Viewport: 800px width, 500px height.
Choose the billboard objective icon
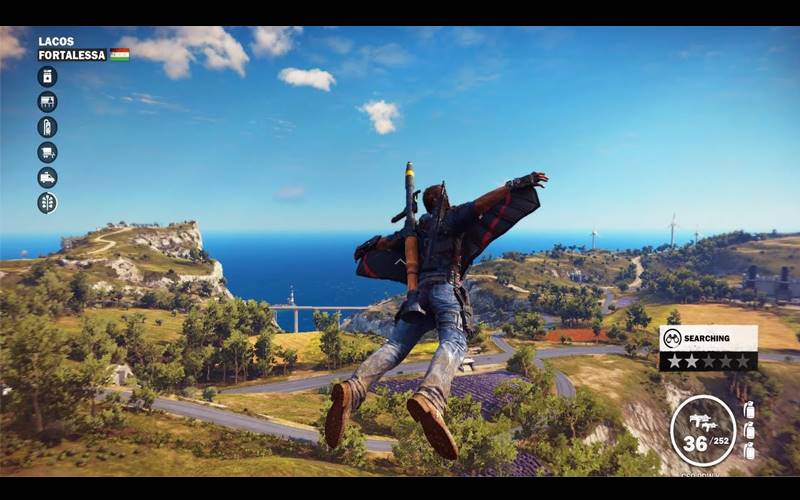[47, 102]
